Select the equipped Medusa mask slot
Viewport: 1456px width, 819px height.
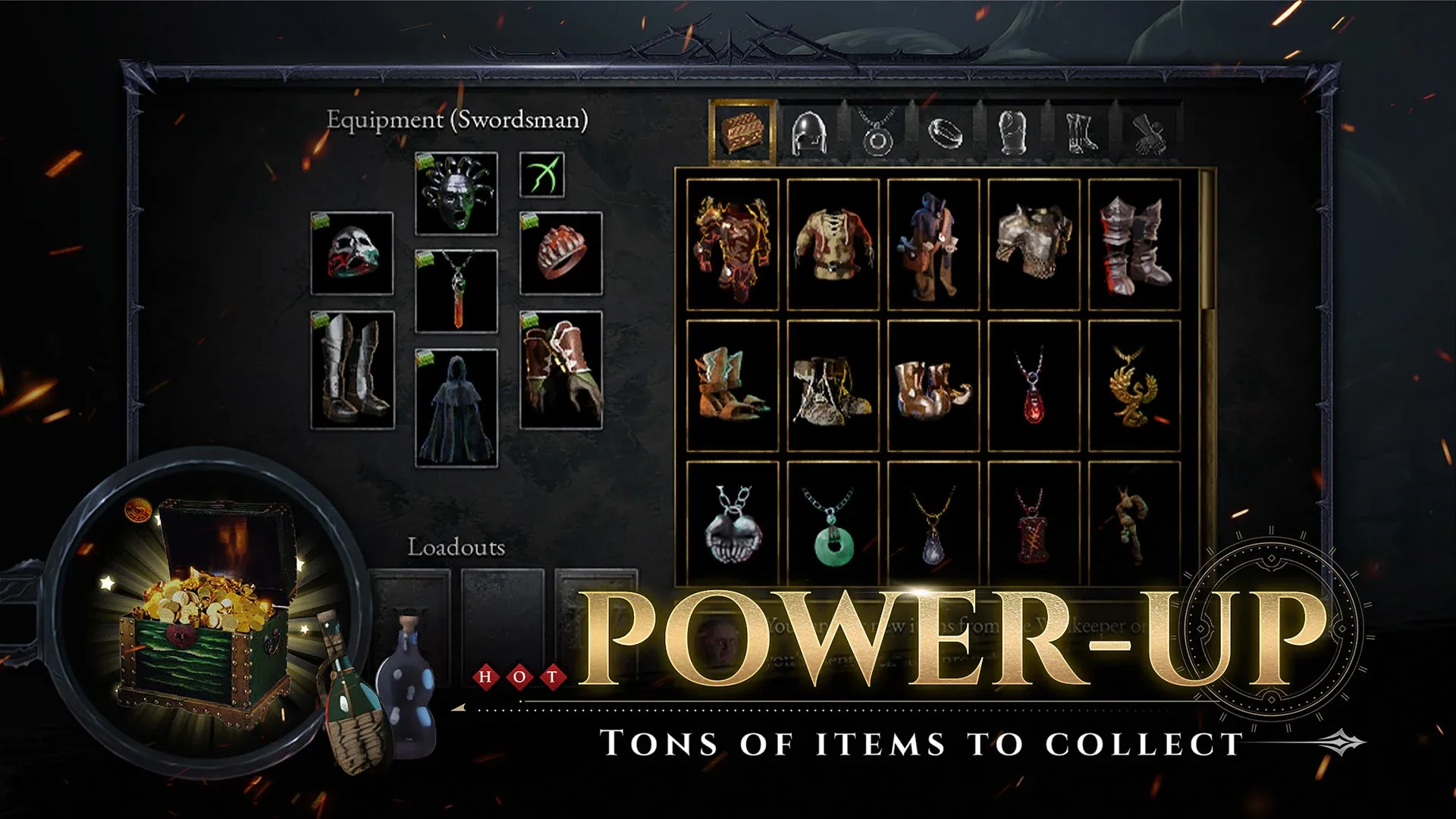pyautogui.click(x=457, y=193)
